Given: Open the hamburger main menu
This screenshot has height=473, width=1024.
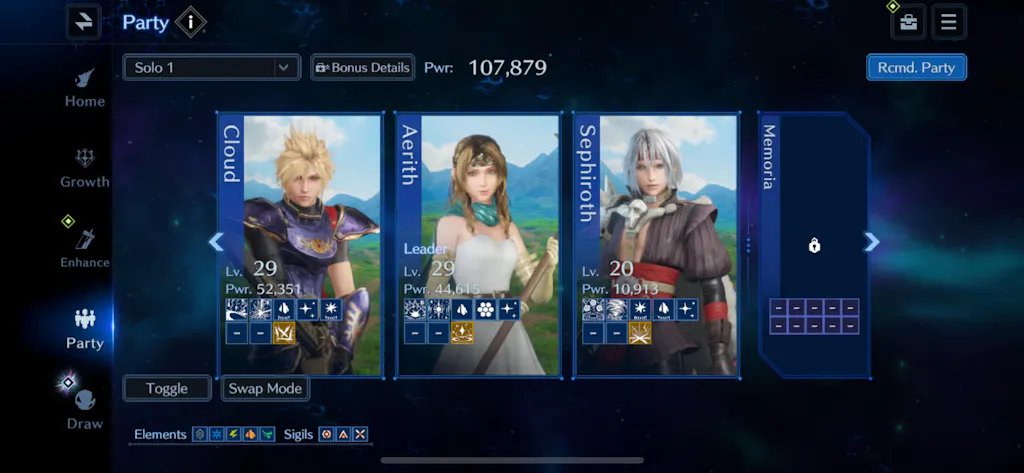Looking at the screenshot, I should tap(949, 21).
